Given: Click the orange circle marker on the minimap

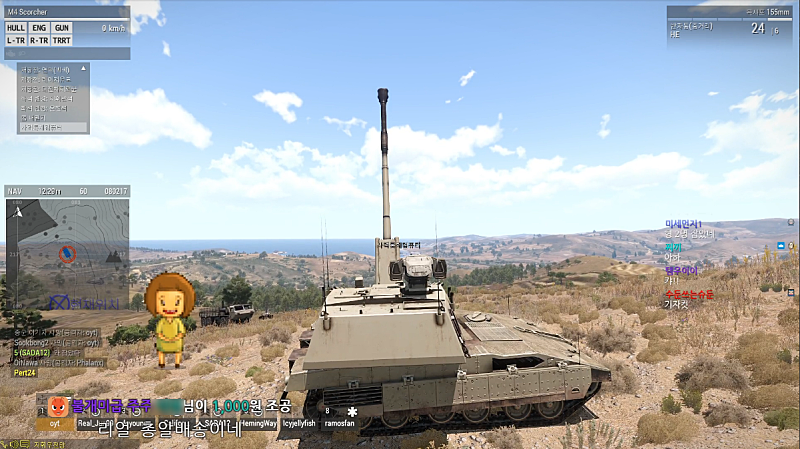Looking at the screenshot, I should click(67, 254).
